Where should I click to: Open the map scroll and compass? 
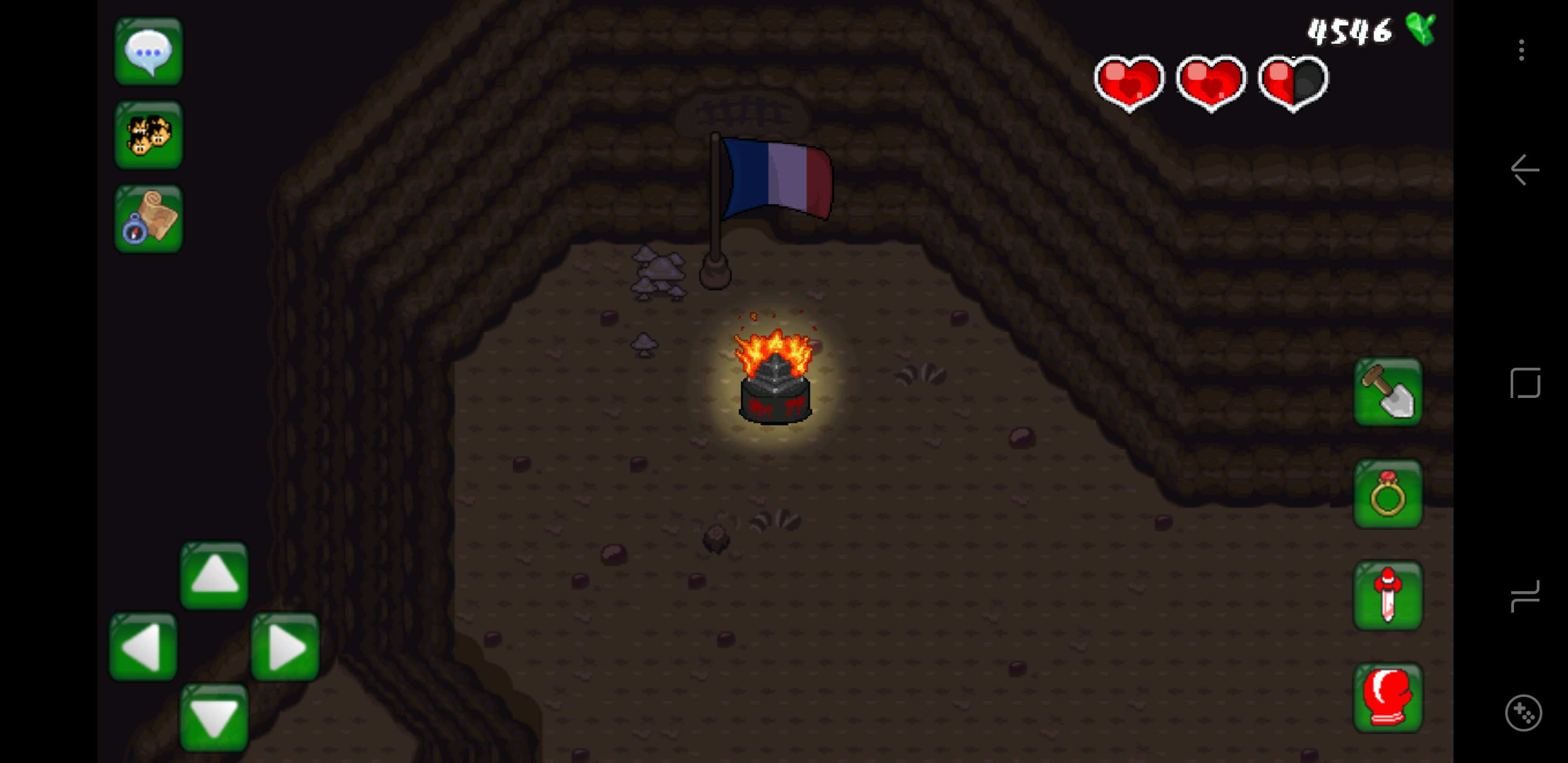pos(148,218)
